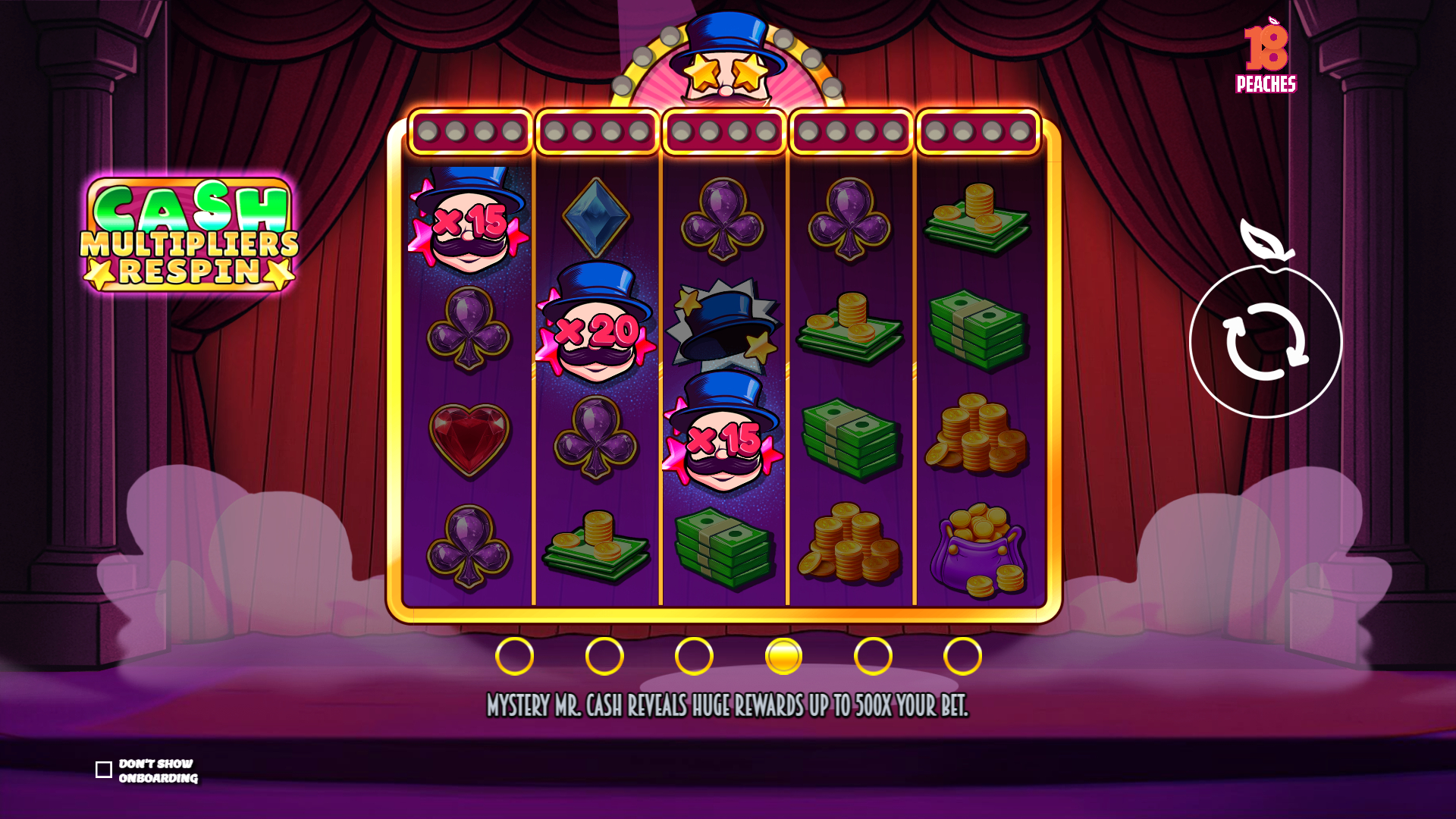Go to the first onboarding page dot
The image size is (1456, 819).
pos(514,656)
